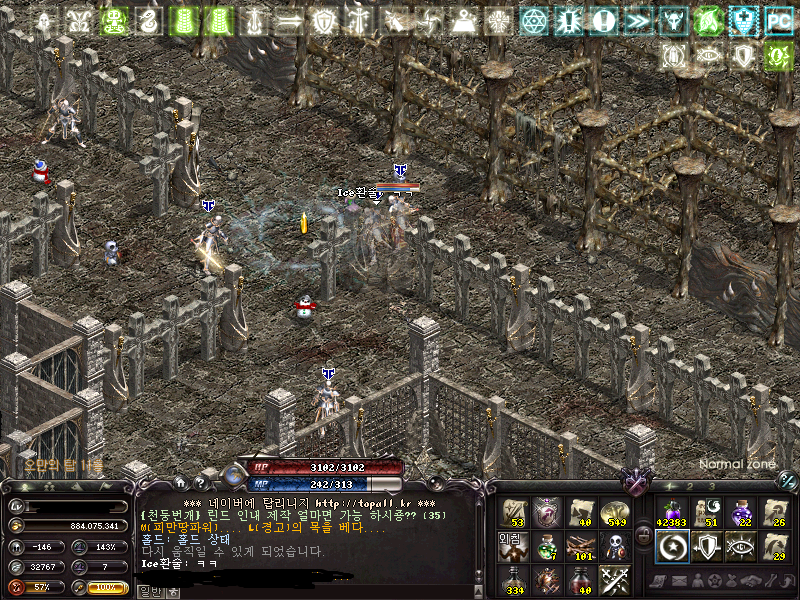This screenshot has height=600, width=800.
Task: Use the gold coin item with 549
Action: pyautogui.click(x=614, y=513)
